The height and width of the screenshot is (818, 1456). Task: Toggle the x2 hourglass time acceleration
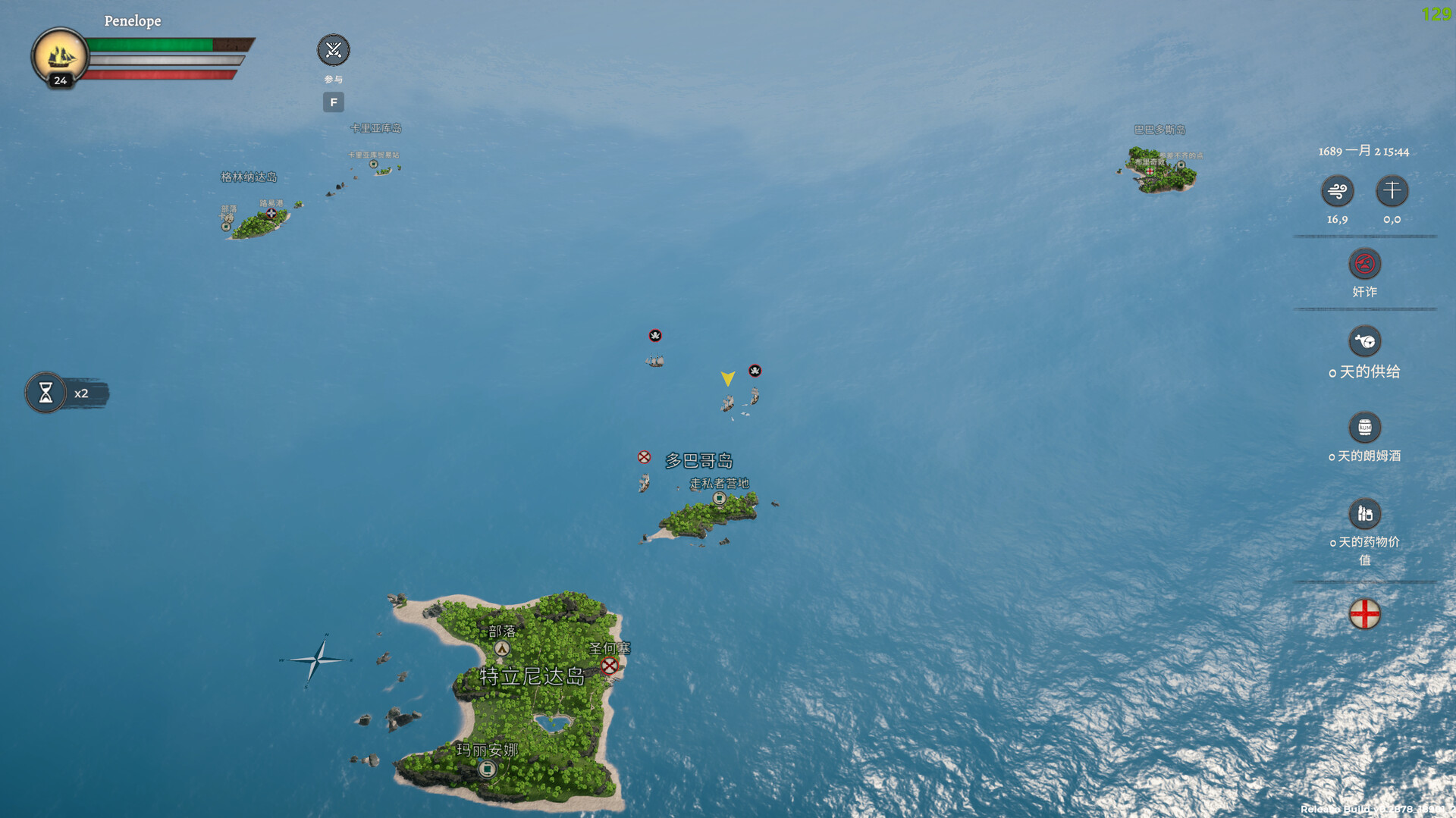tap(47, 393)
